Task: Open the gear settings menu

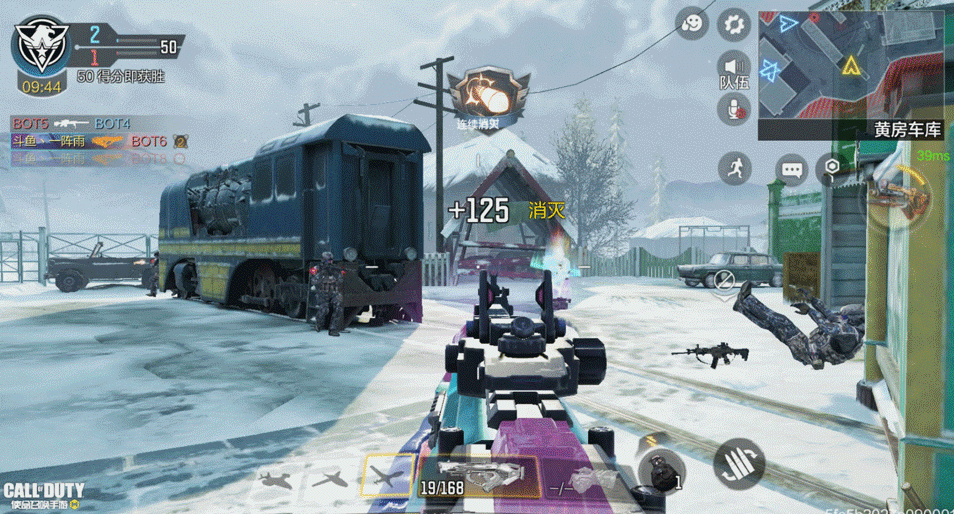Action: 735,24
